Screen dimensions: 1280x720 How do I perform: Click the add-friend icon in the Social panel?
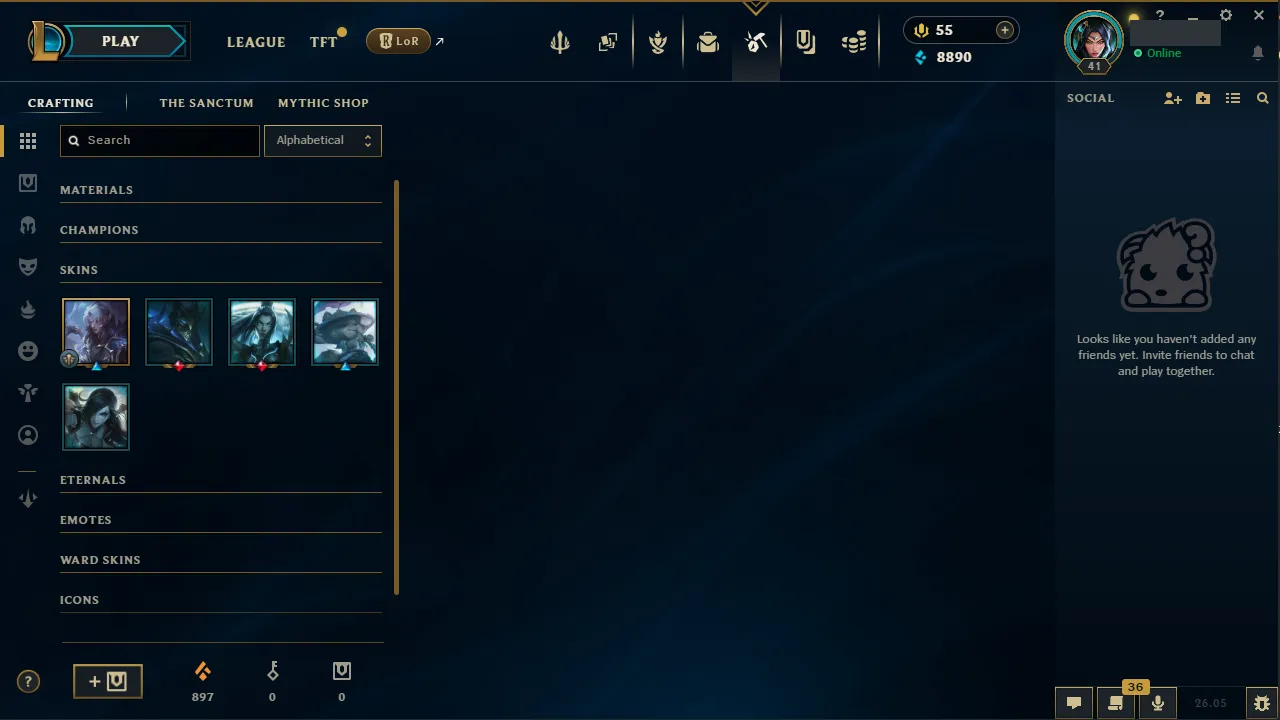1172,98
